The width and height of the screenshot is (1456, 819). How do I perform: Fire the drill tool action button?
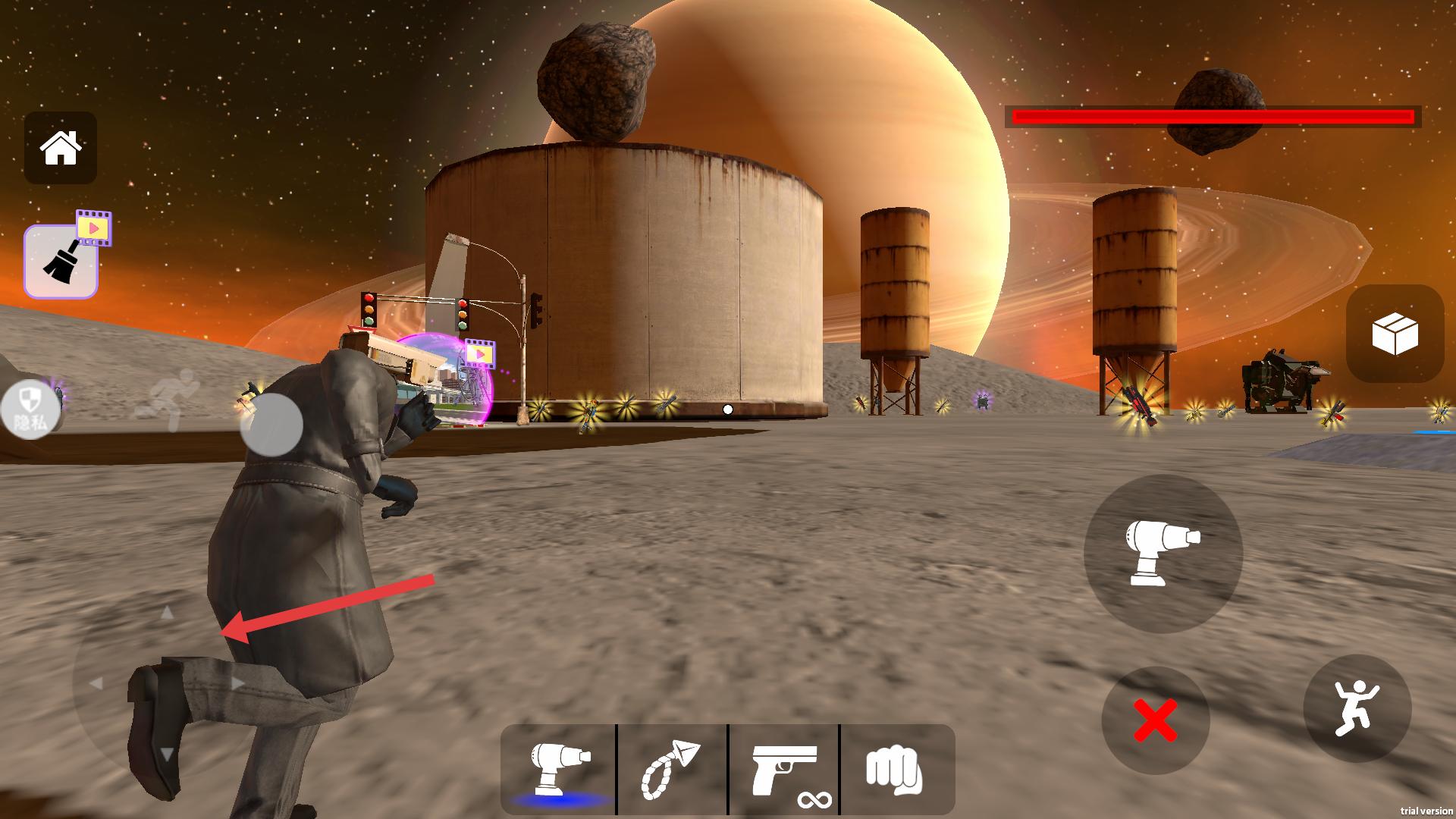click(x=1163, y=554)
